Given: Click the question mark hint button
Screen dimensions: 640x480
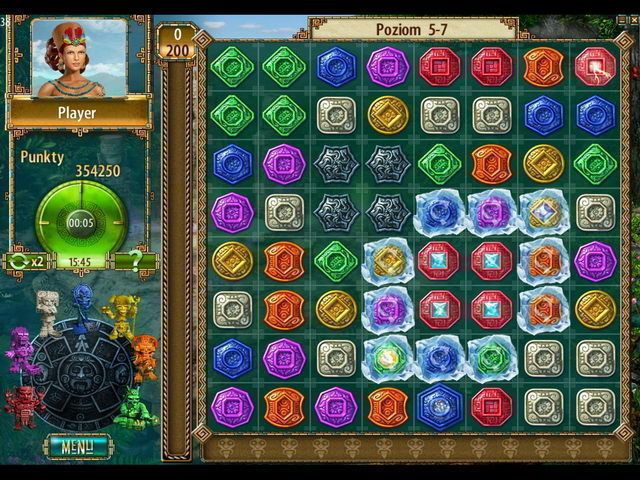Looking at the screenshot, I should pyautogui.click(x=135, y=262).
